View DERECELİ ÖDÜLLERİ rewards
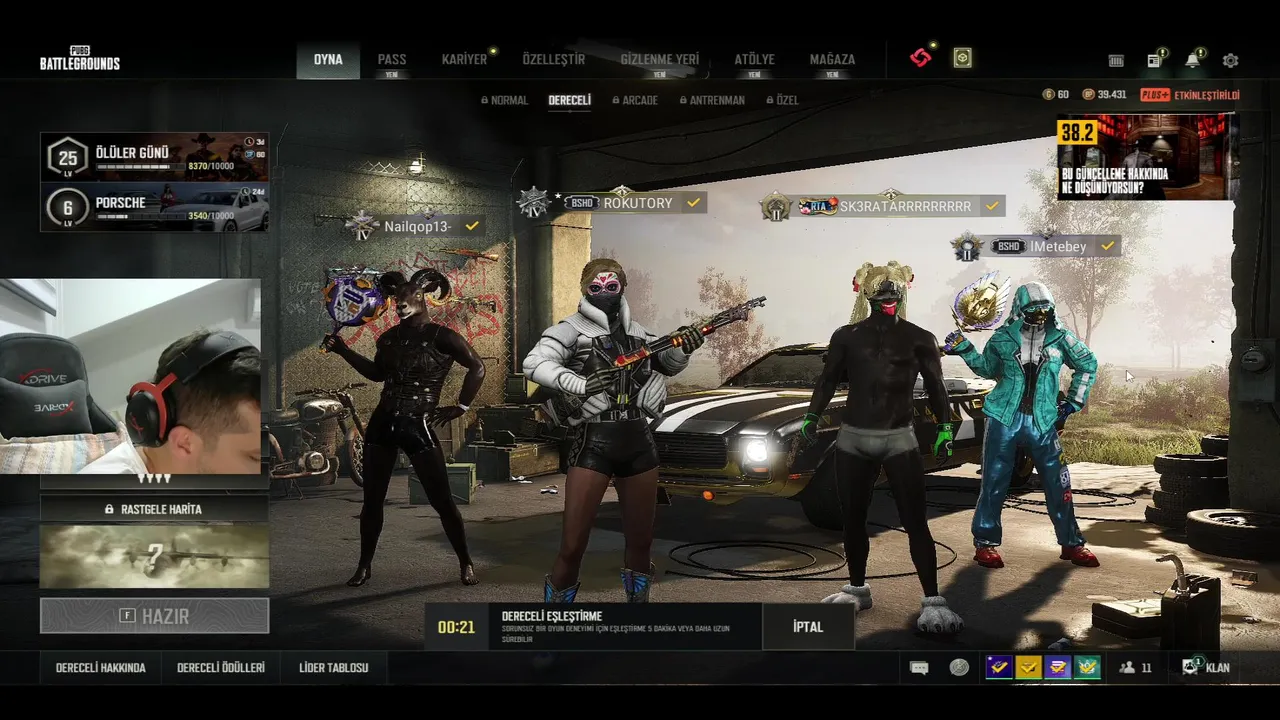 (220, 668)
